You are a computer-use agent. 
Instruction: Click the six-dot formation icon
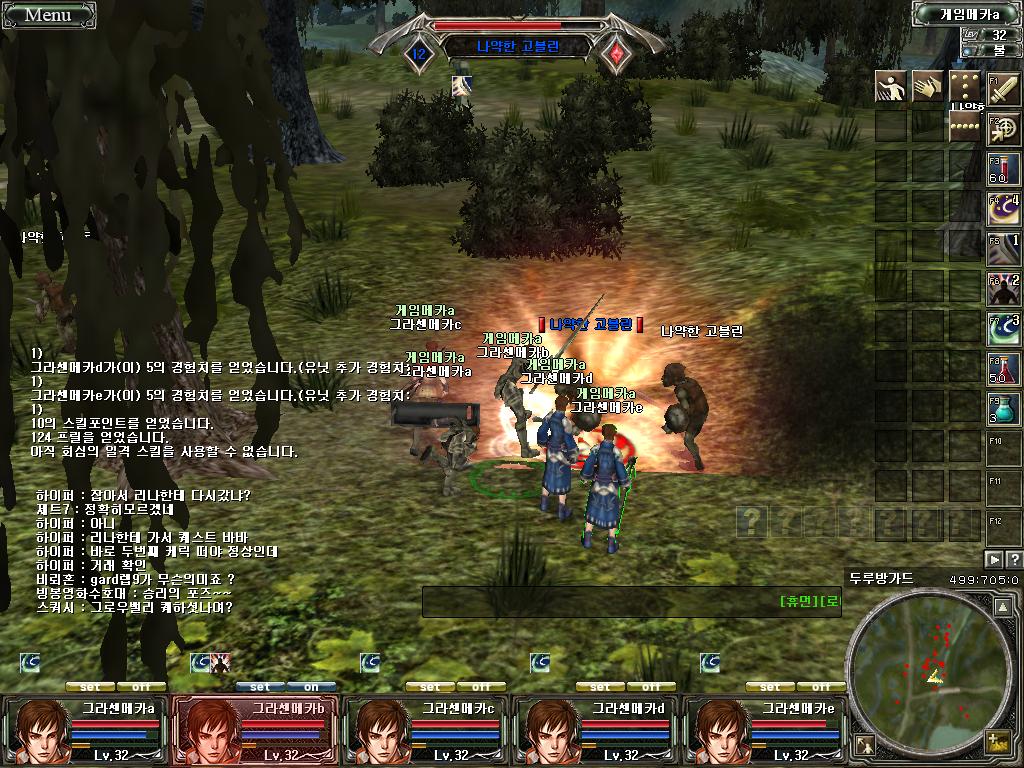pyautogui.click(x=966, y=87)
